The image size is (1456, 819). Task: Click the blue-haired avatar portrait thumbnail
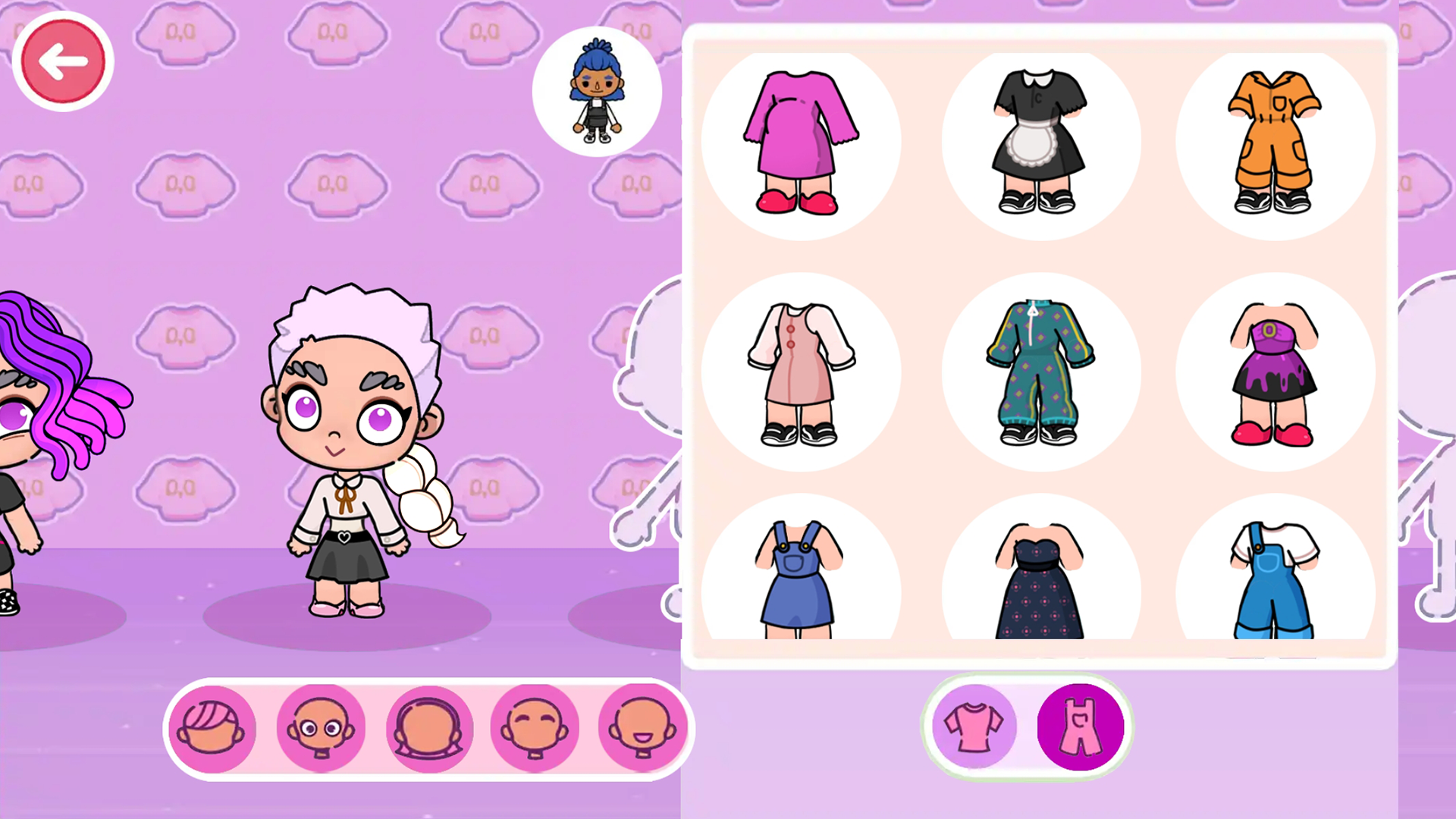point(598,91)
